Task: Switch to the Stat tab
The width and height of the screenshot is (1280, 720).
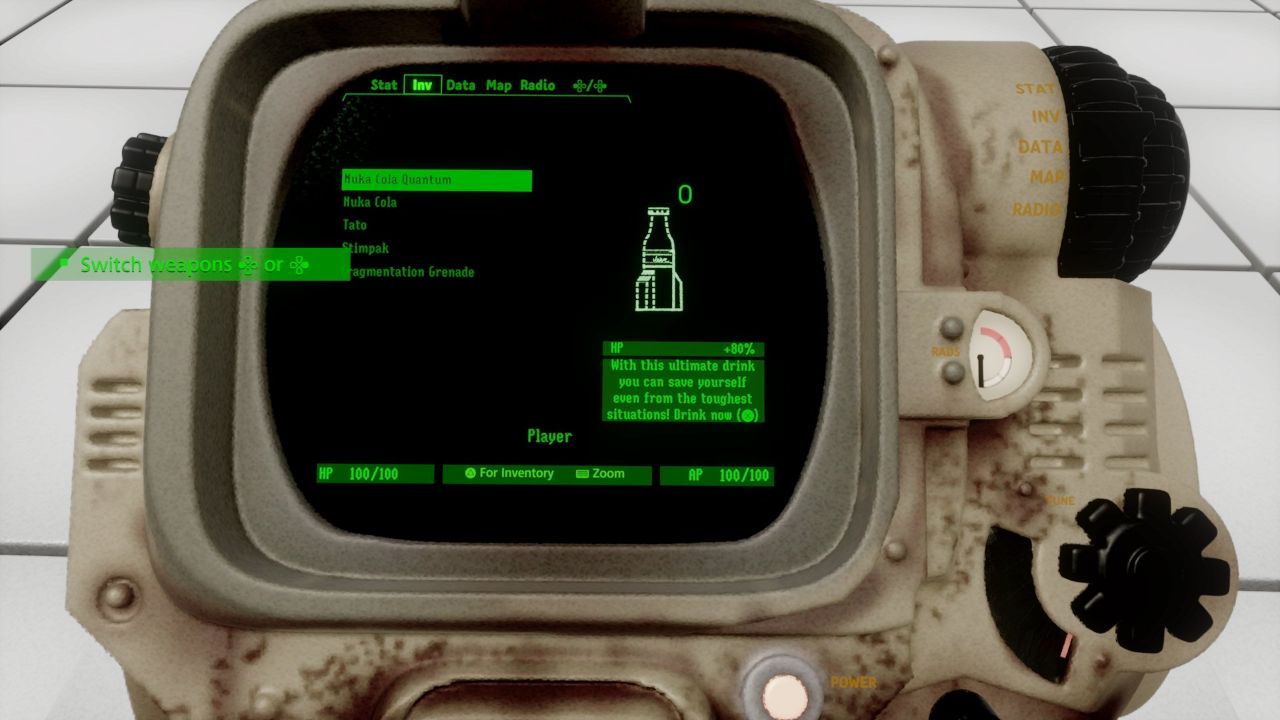Action: coord(384,85)
